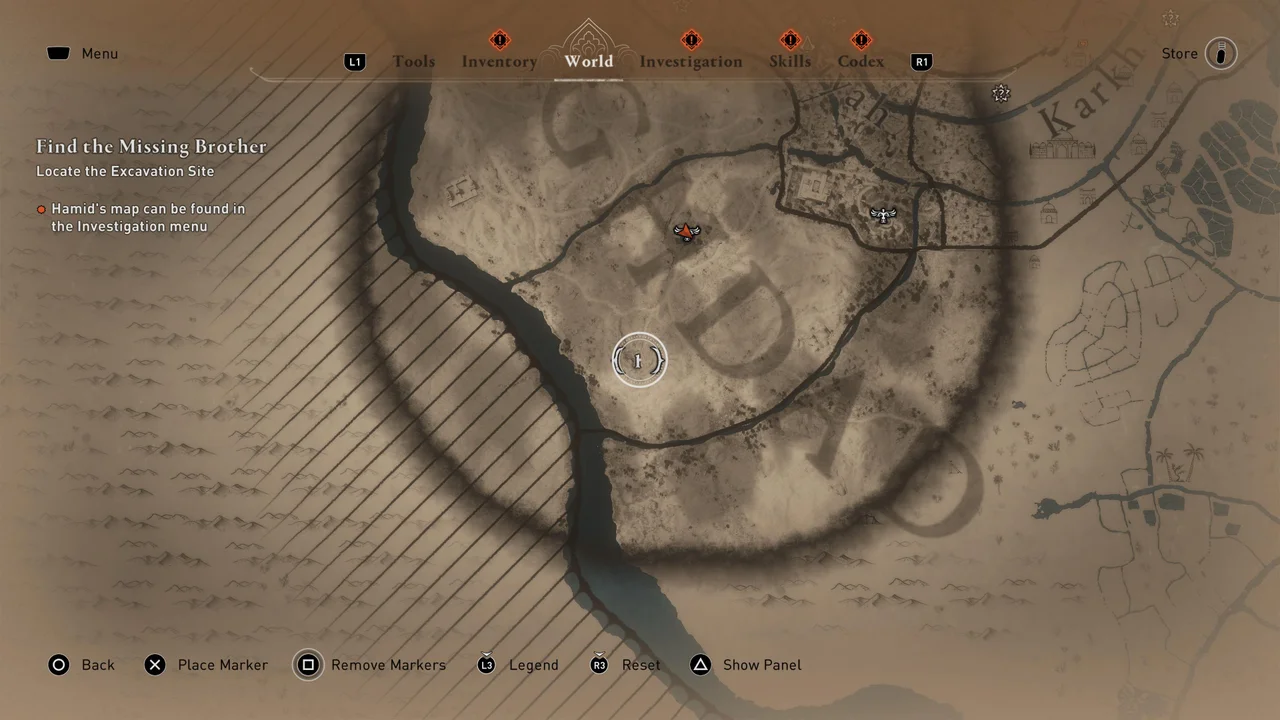Click the orange alert icon above Investigation
Image resolution: width=1280 pixels, height=720 pixels.
tap(691, 40)
